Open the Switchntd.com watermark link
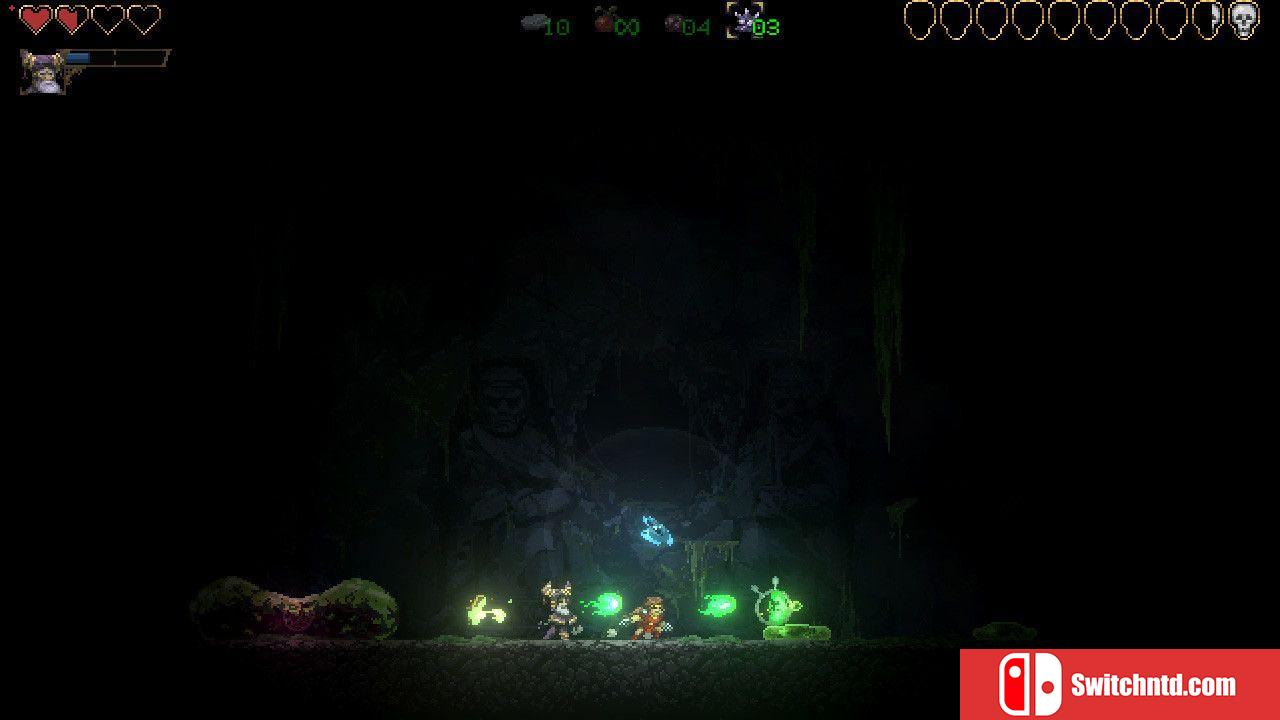Image resolution: width=1280 pixels, height=720 pixels. pyautogui.click(x=1119, y=685)
